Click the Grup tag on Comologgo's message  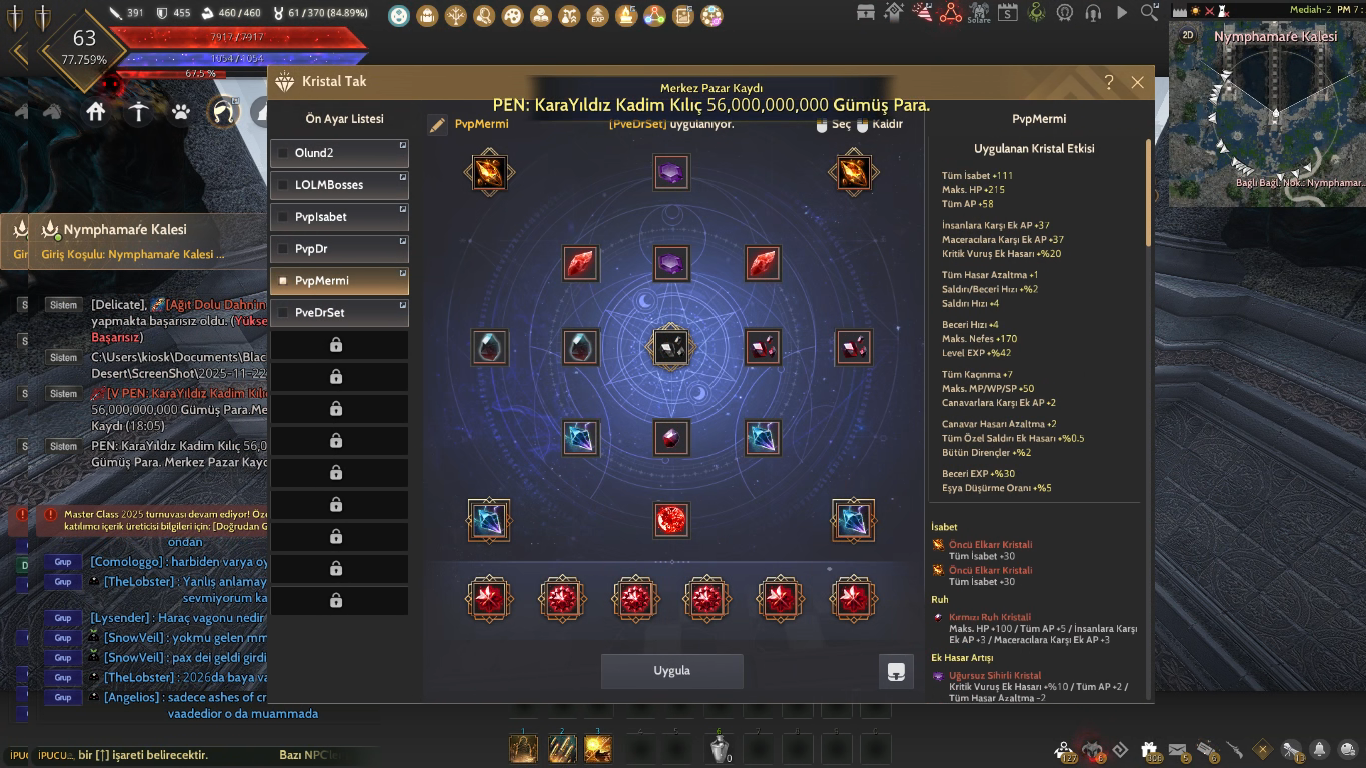(x=63, y=562)
